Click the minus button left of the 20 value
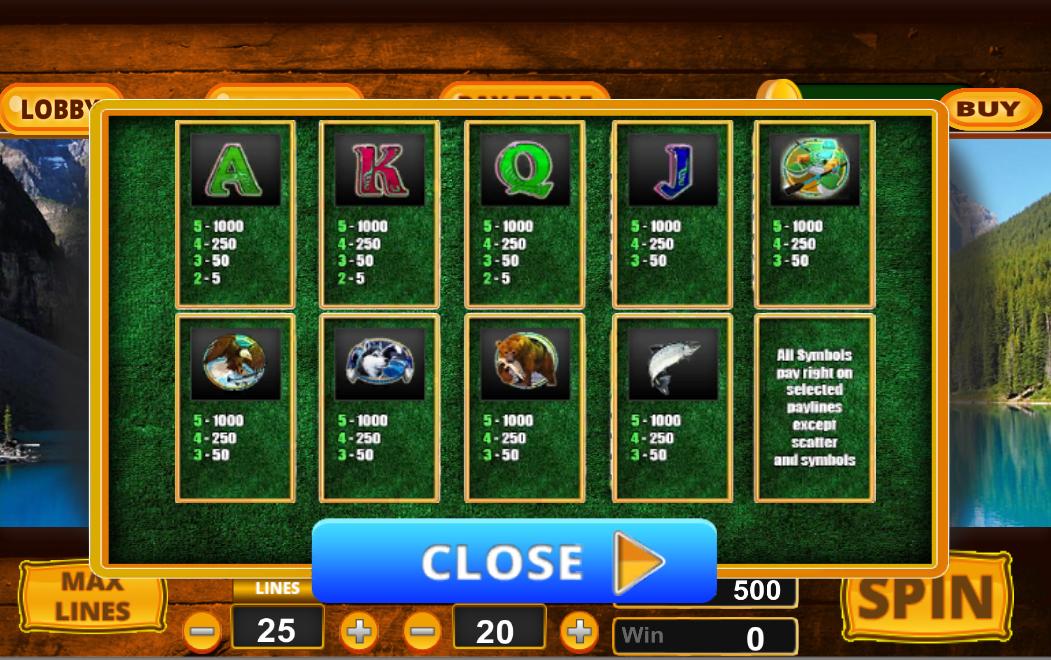1051x660 pixels. [x=423, y=632]
